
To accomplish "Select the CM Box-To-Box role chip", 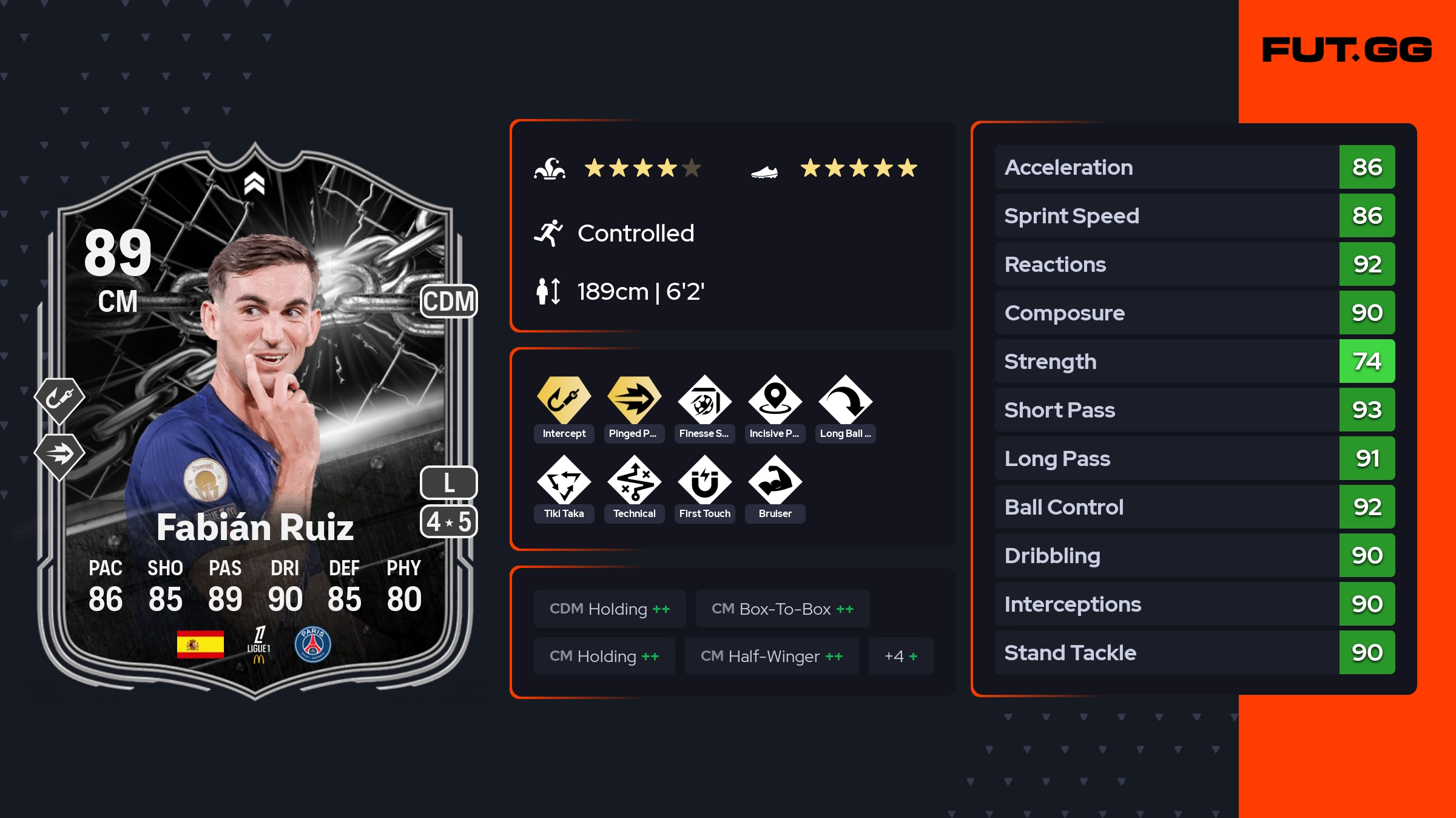I will pyautogui.click(x=782, y=609).
